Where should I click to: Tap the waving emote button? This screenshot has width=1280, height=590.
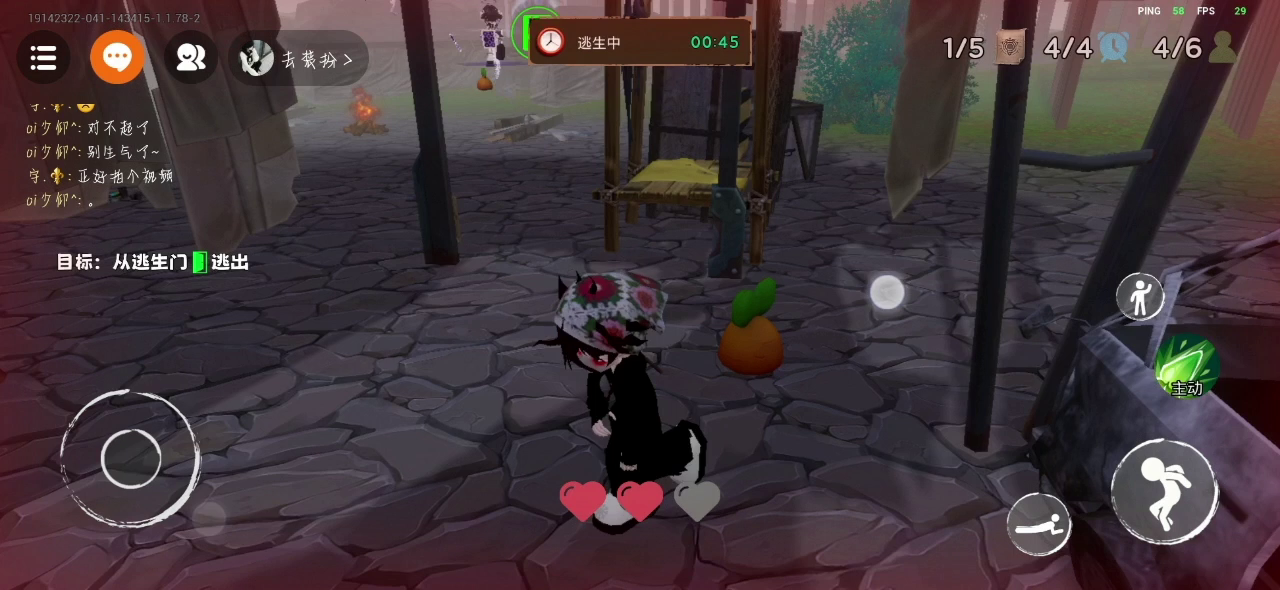[1140, 297]
